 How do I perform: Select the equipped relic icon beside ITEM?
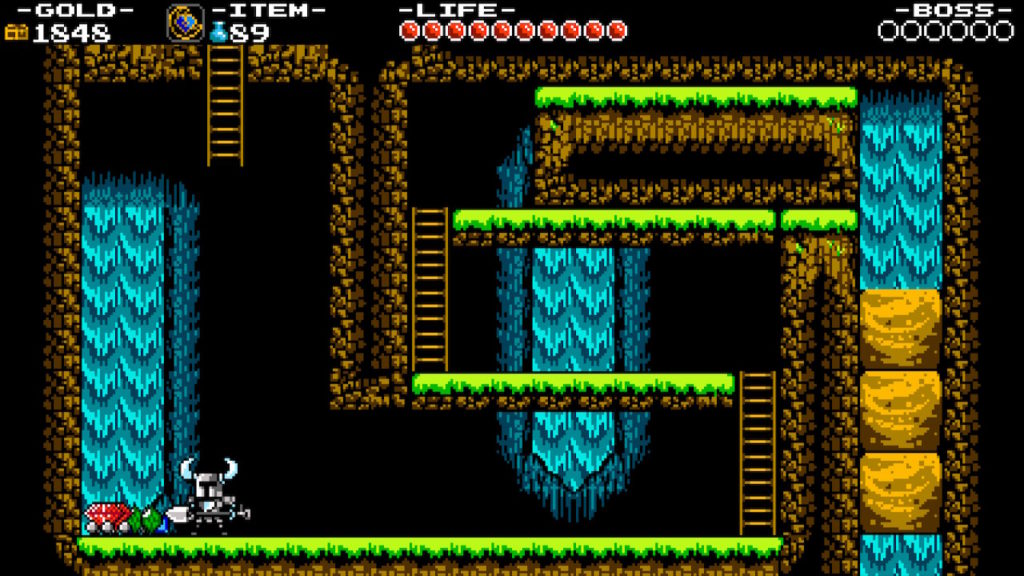coord(185,22)
